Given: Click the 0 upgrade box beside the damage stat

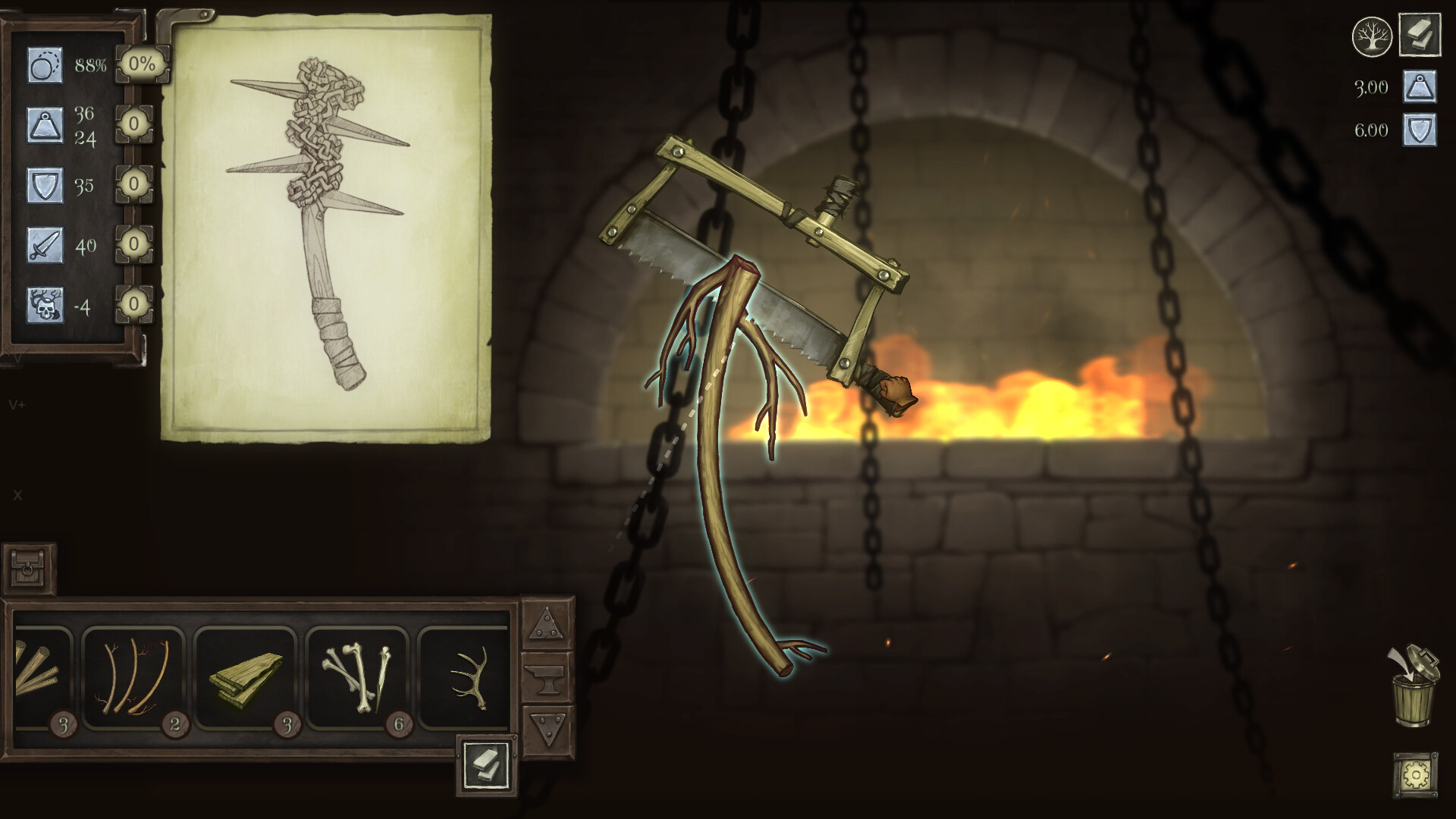Looking at the screenshot, I should 133,245.
